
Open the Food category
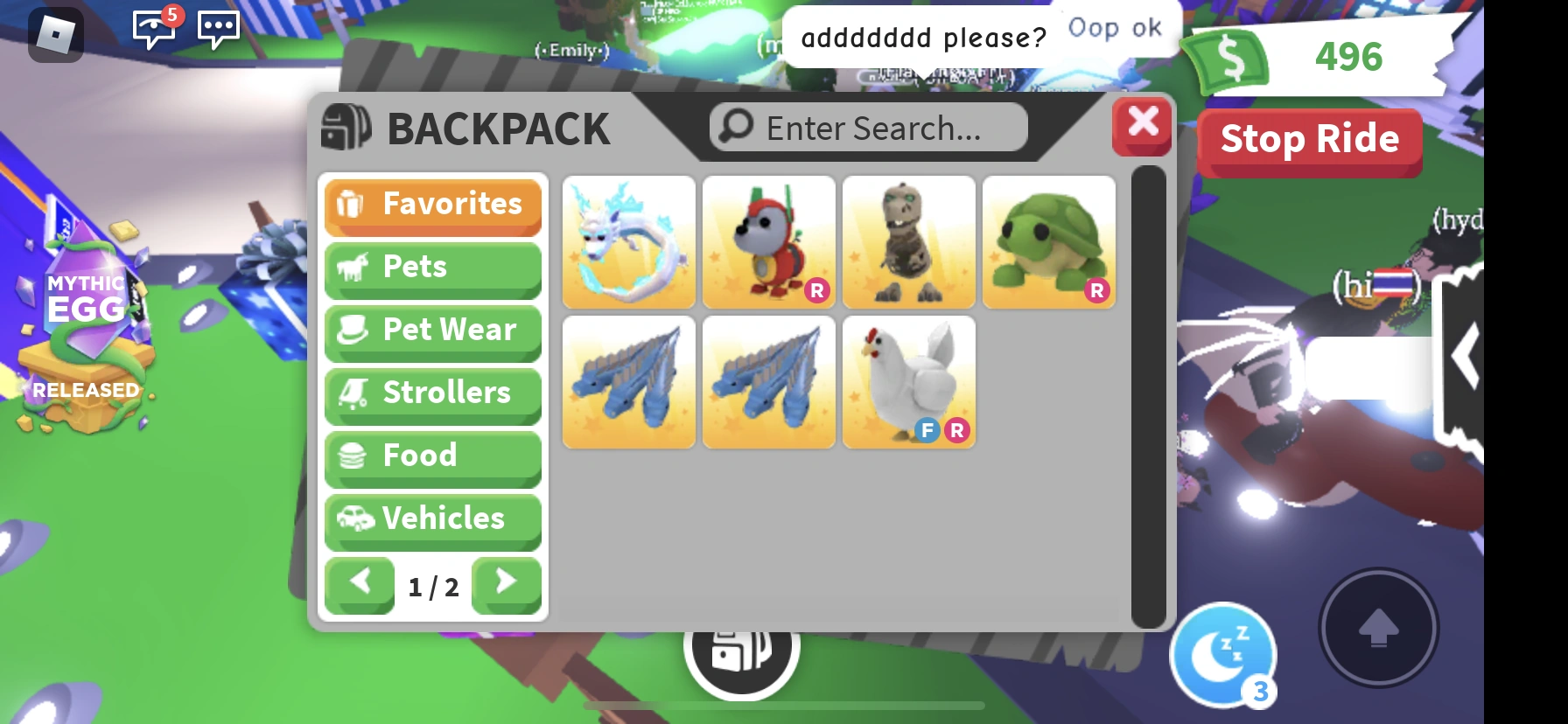click(x=432, y=456)
